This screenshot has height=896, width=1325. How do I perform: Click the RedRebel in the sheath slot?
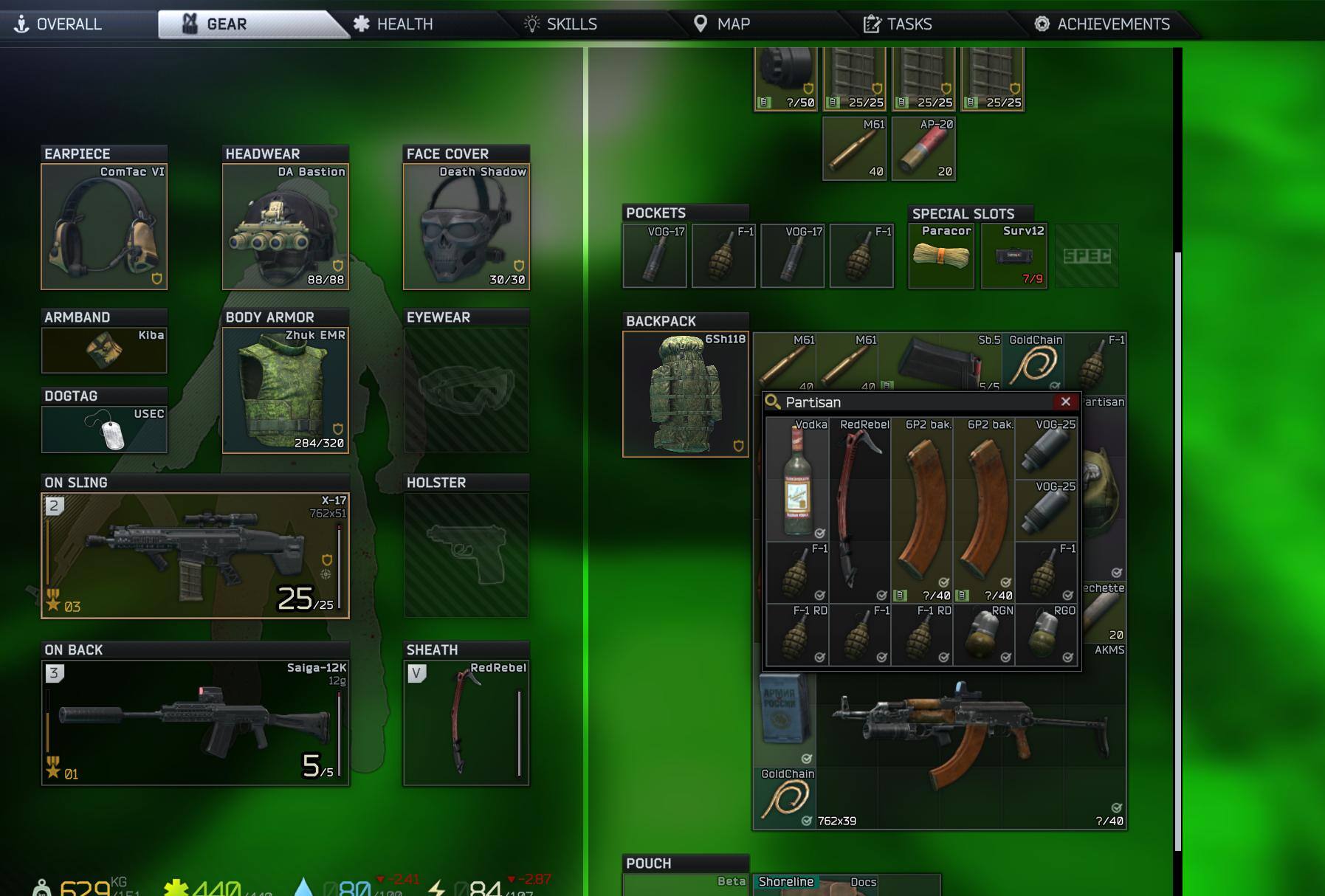pos(466,723)
